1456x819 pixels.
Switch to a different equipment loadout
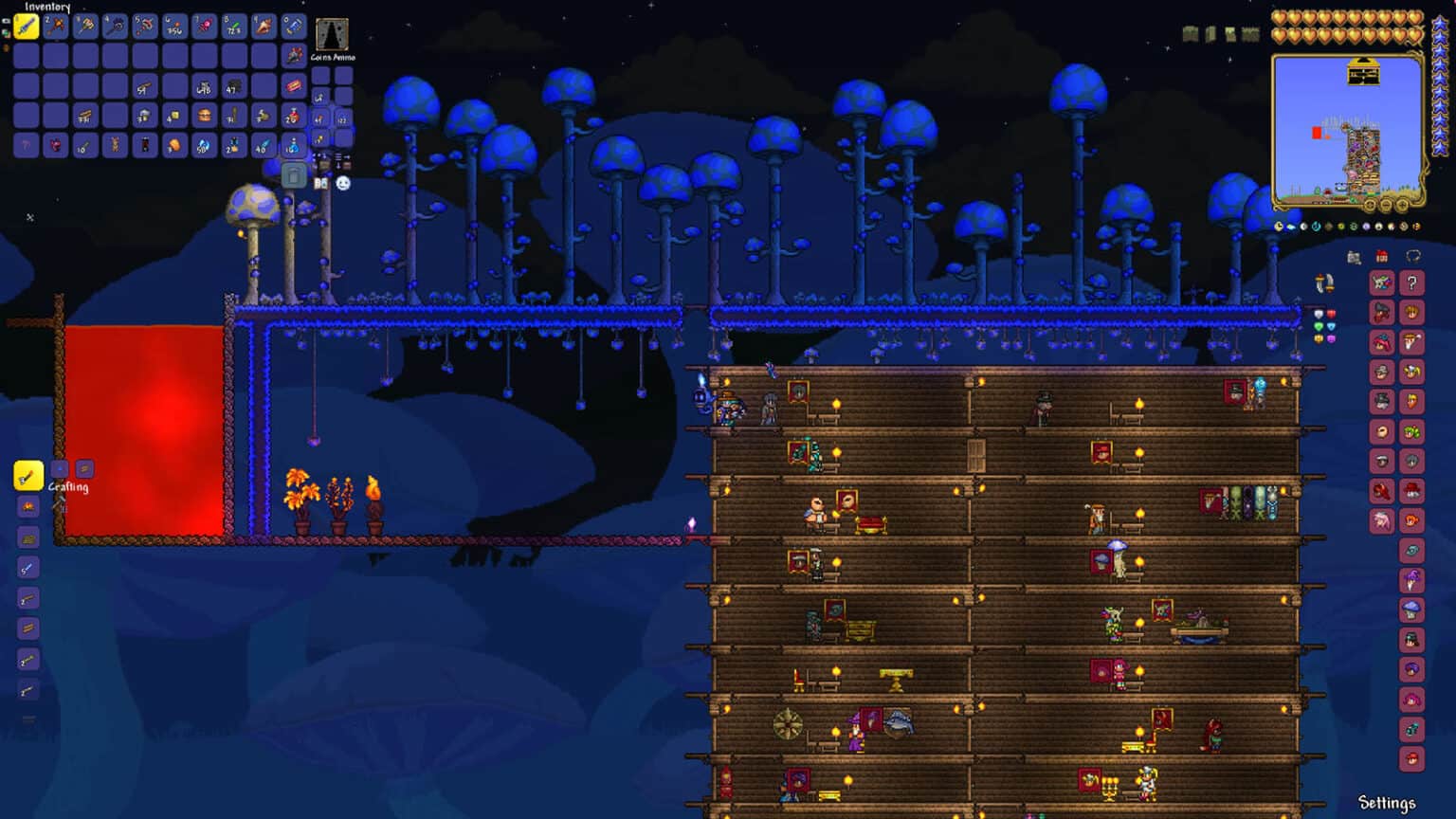[8, 48]
